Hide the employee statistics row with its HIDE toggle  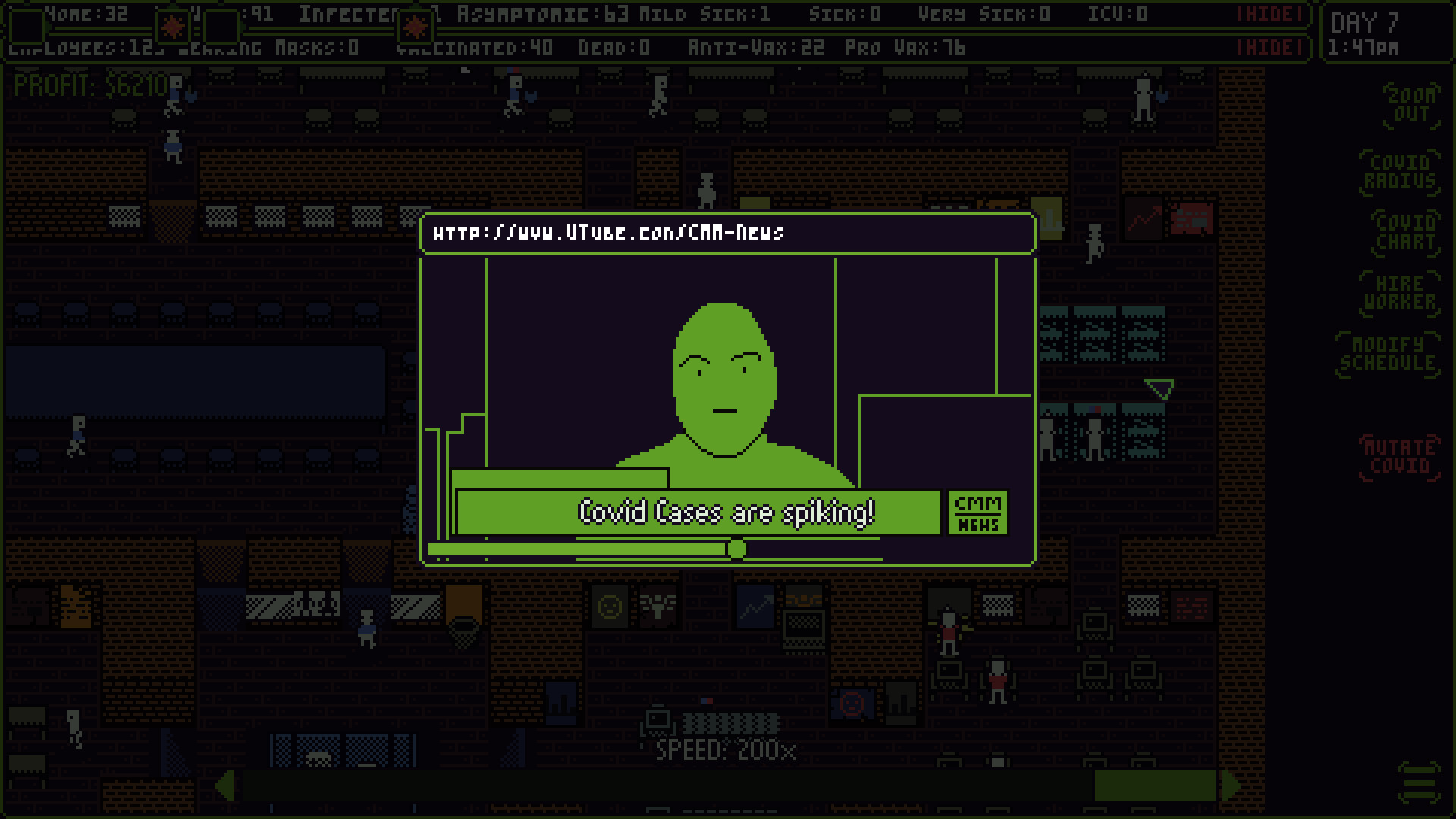click(1270, 45)
